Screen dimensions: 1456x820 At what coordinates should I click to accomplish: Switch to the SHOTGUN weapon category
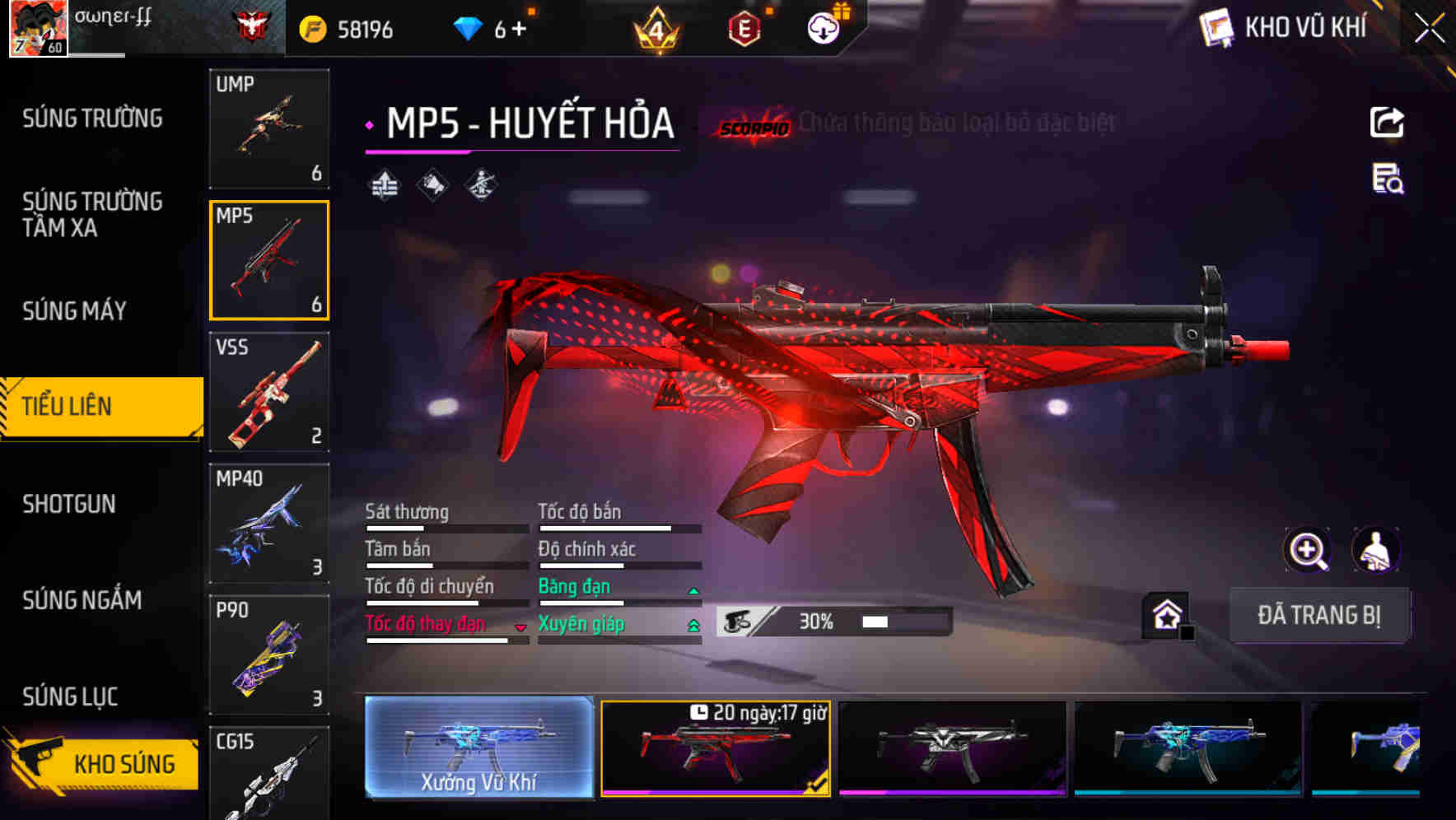[70, 504]
